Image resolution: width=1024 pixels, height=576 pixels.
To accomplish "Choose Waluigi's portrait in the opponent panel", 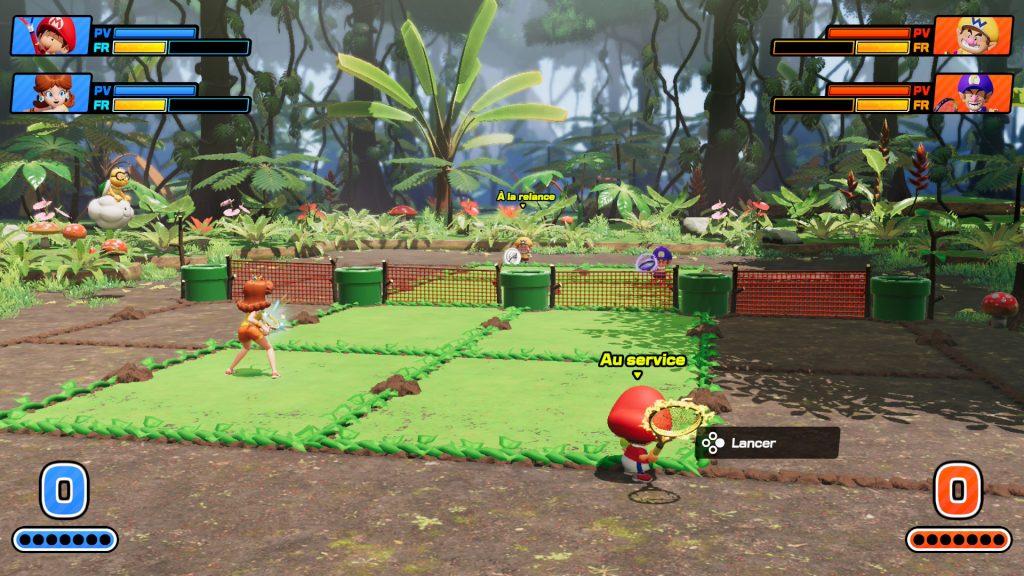I will [972, 93].
